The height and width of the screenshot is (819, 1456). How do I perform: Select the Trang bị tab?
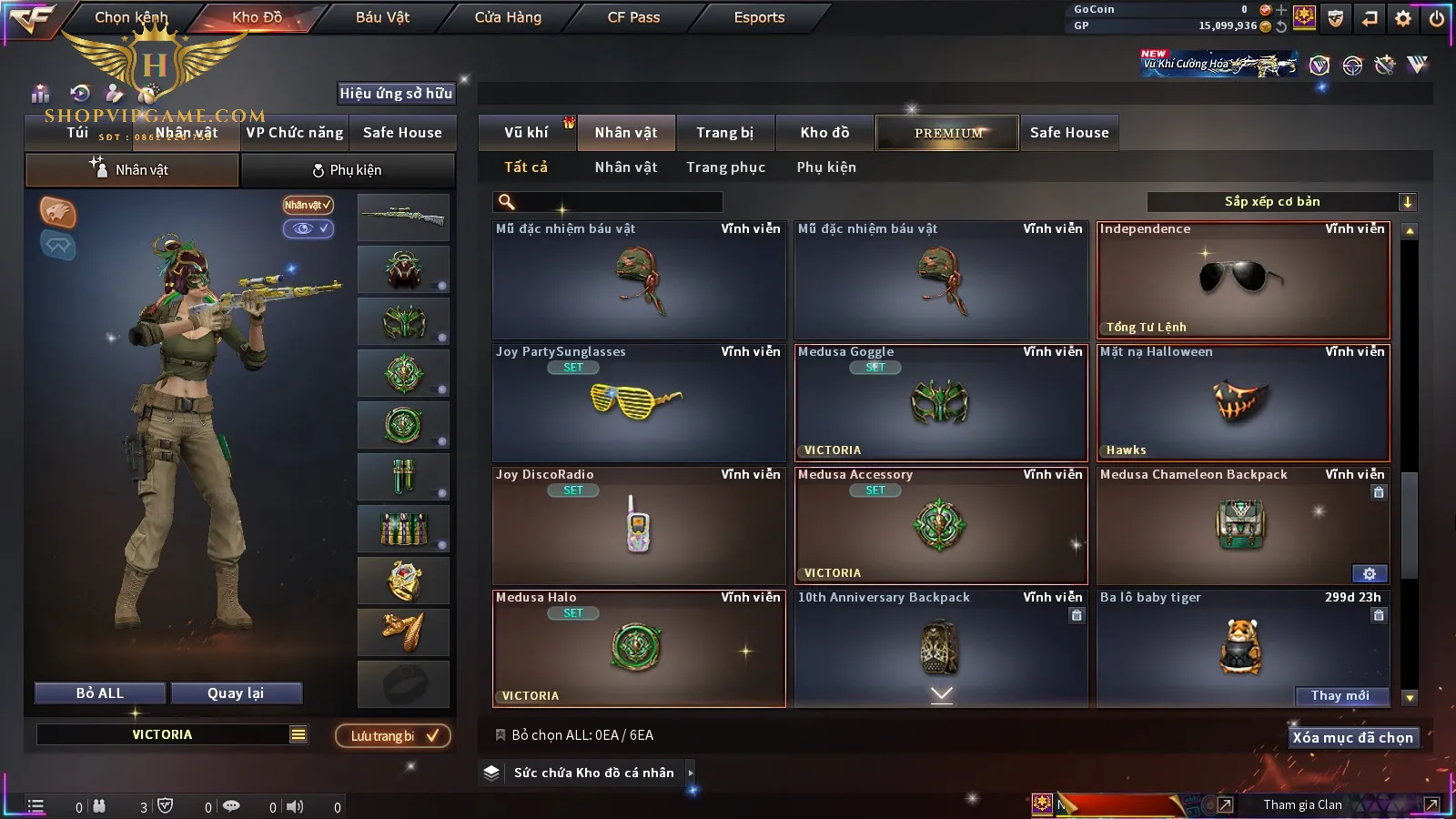click(x=724, y=133)
